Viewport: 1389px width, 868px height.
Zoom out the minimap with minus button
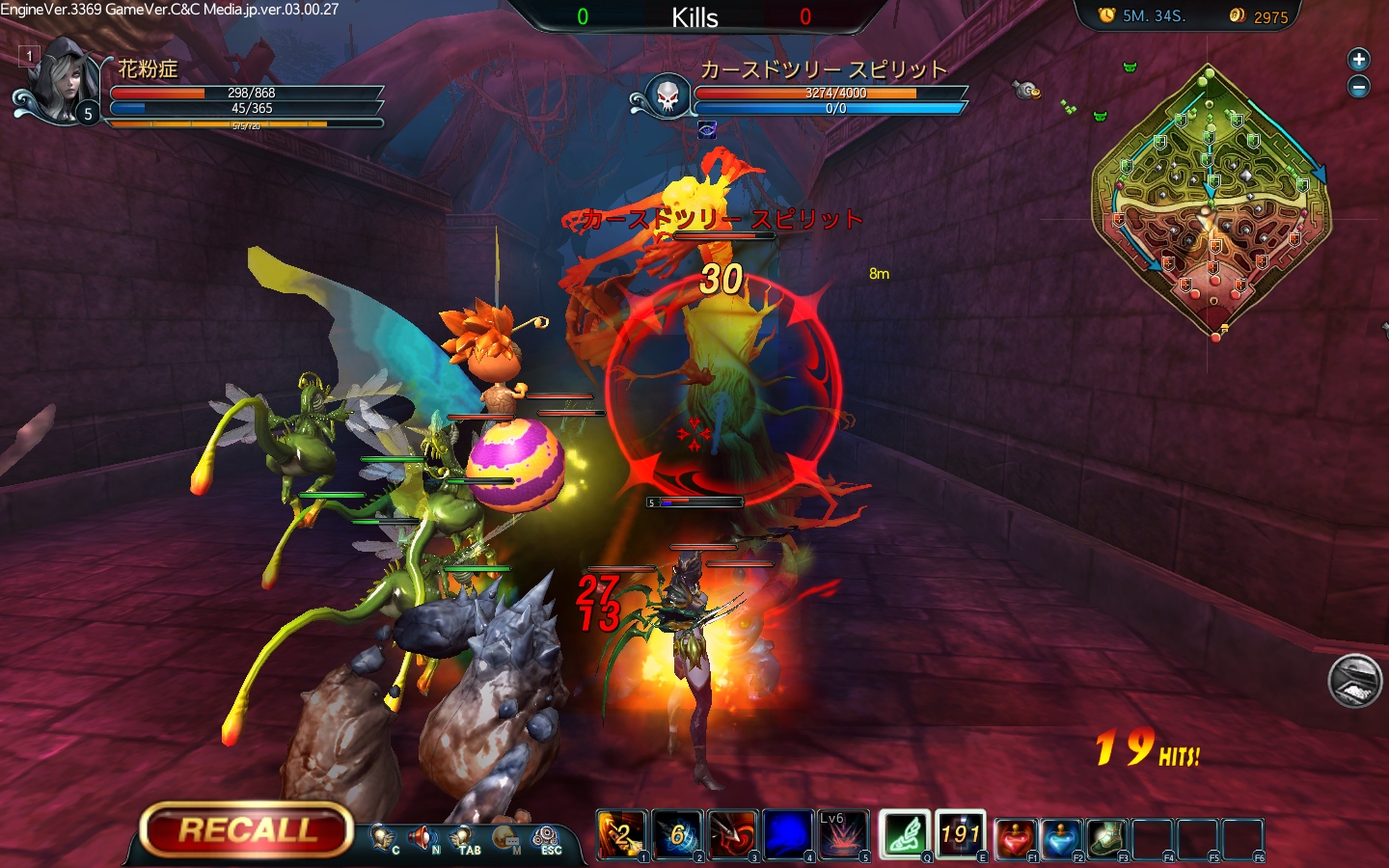point(1358,87)
